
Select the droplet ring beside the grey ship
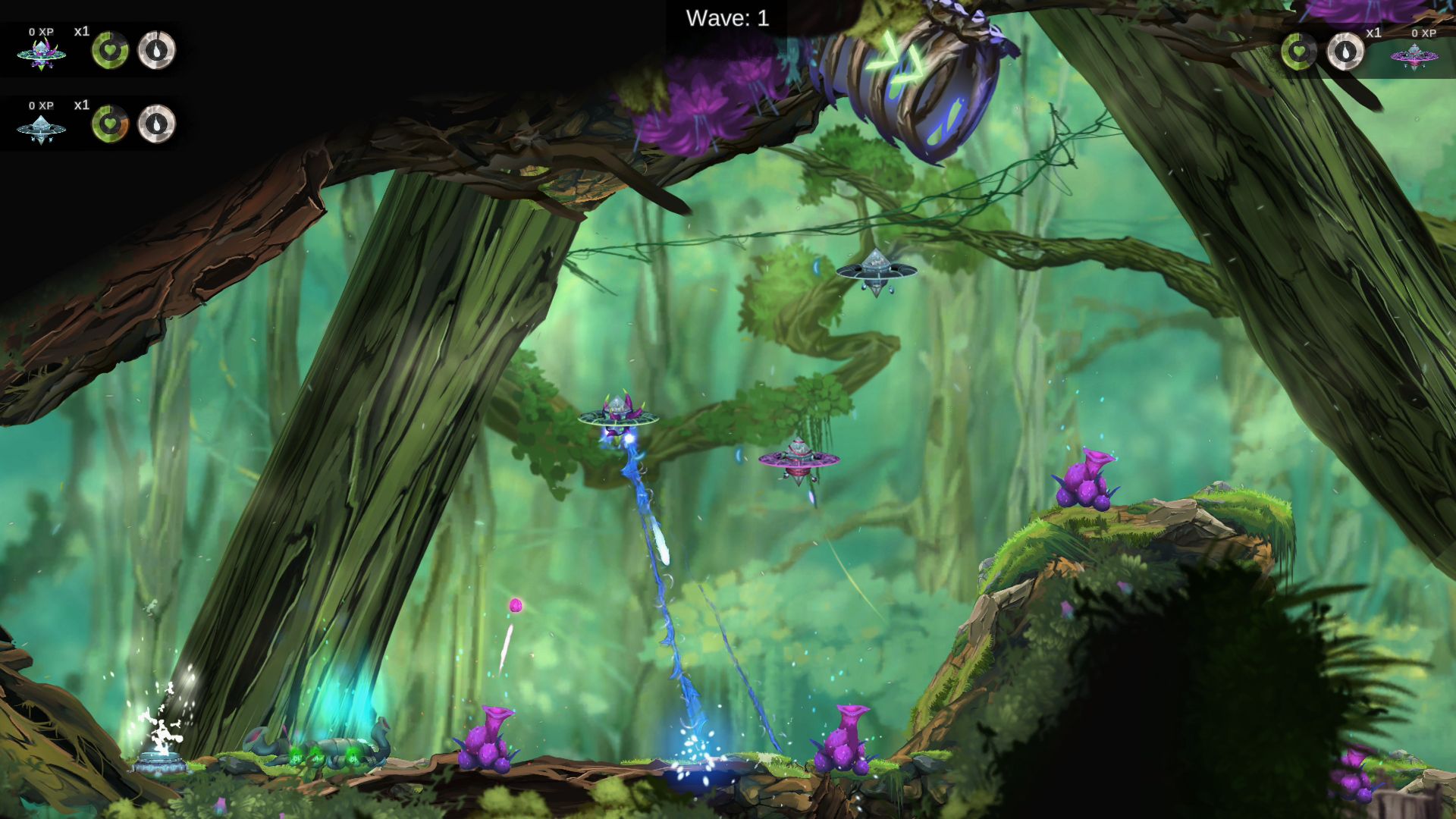point(157,123)
